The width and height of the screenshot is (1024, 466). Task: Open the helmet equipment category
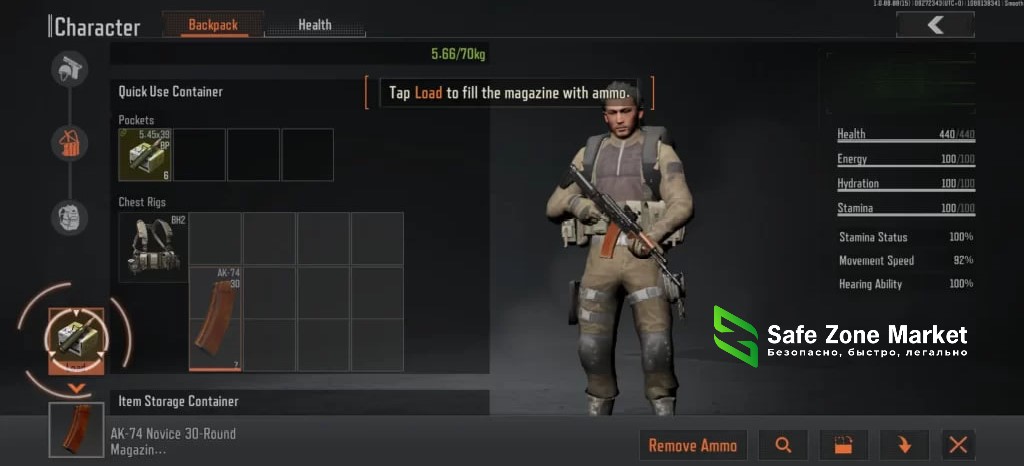(x=70, y=69)
